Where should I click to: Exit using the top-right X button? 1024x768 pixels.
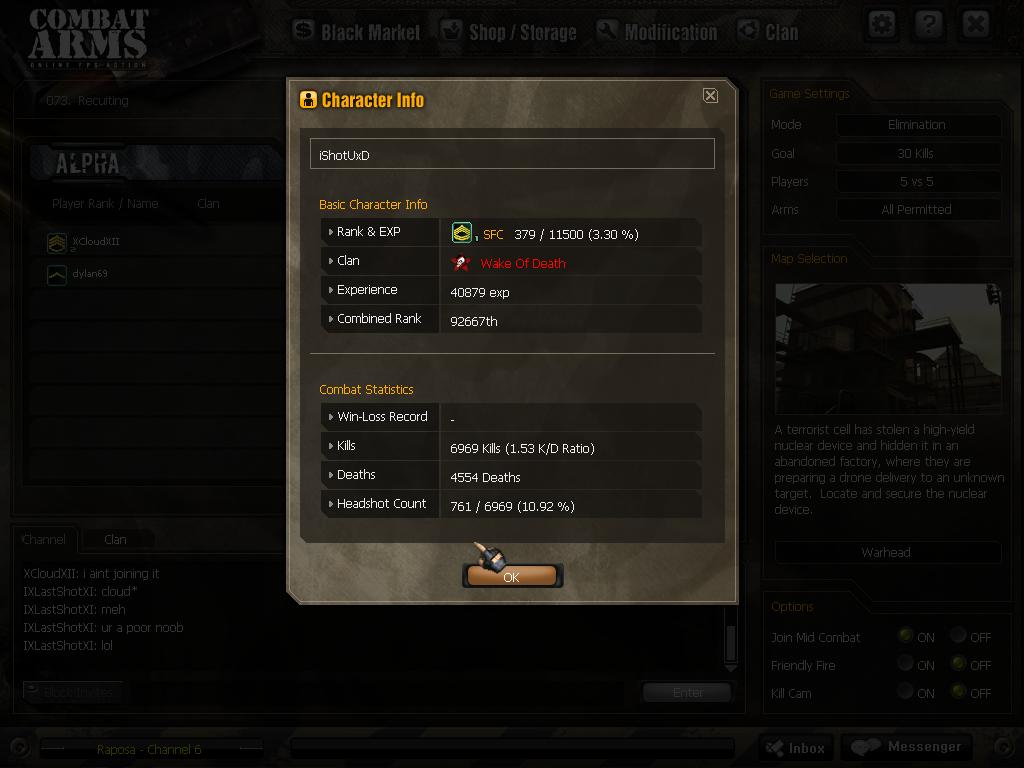coord(975,24)
